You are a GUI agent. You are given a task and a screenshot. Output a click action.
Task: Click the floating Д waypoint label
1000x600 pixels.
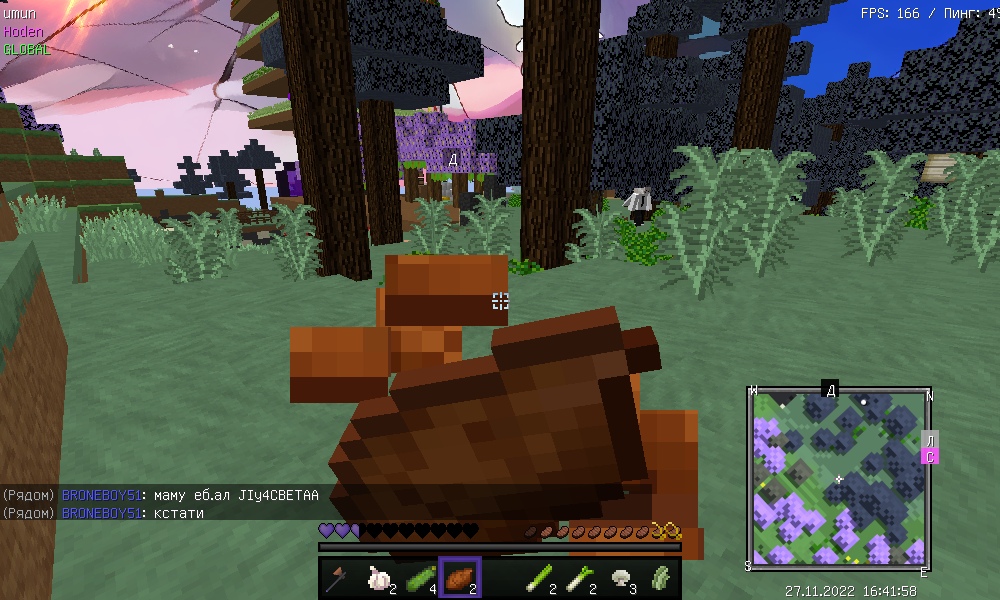[453, 160]
